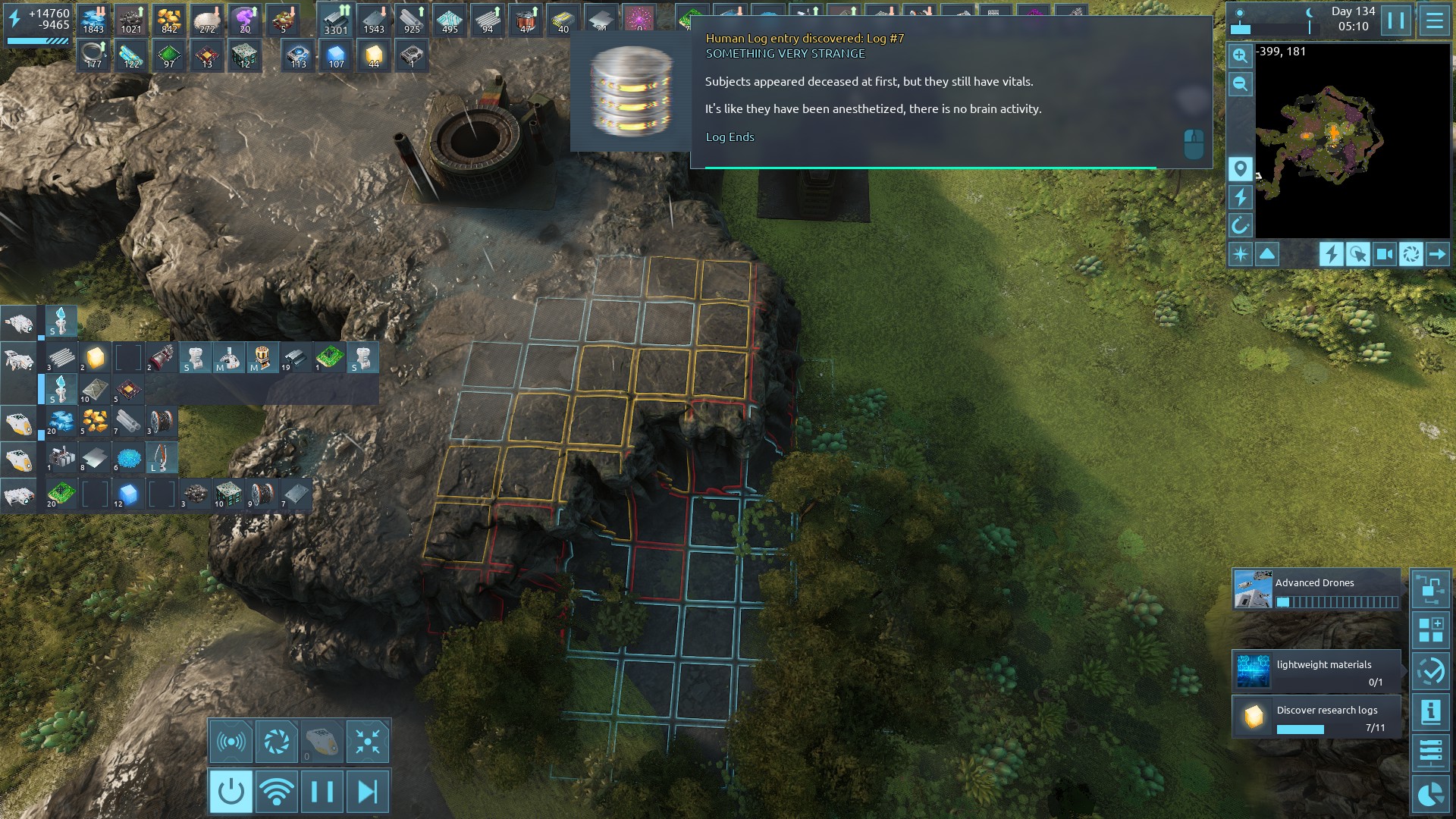Open the tech tree flowchart button
Image resolution: width=1456 pixels, height=819 pixels.
(x=1430, y=589)
